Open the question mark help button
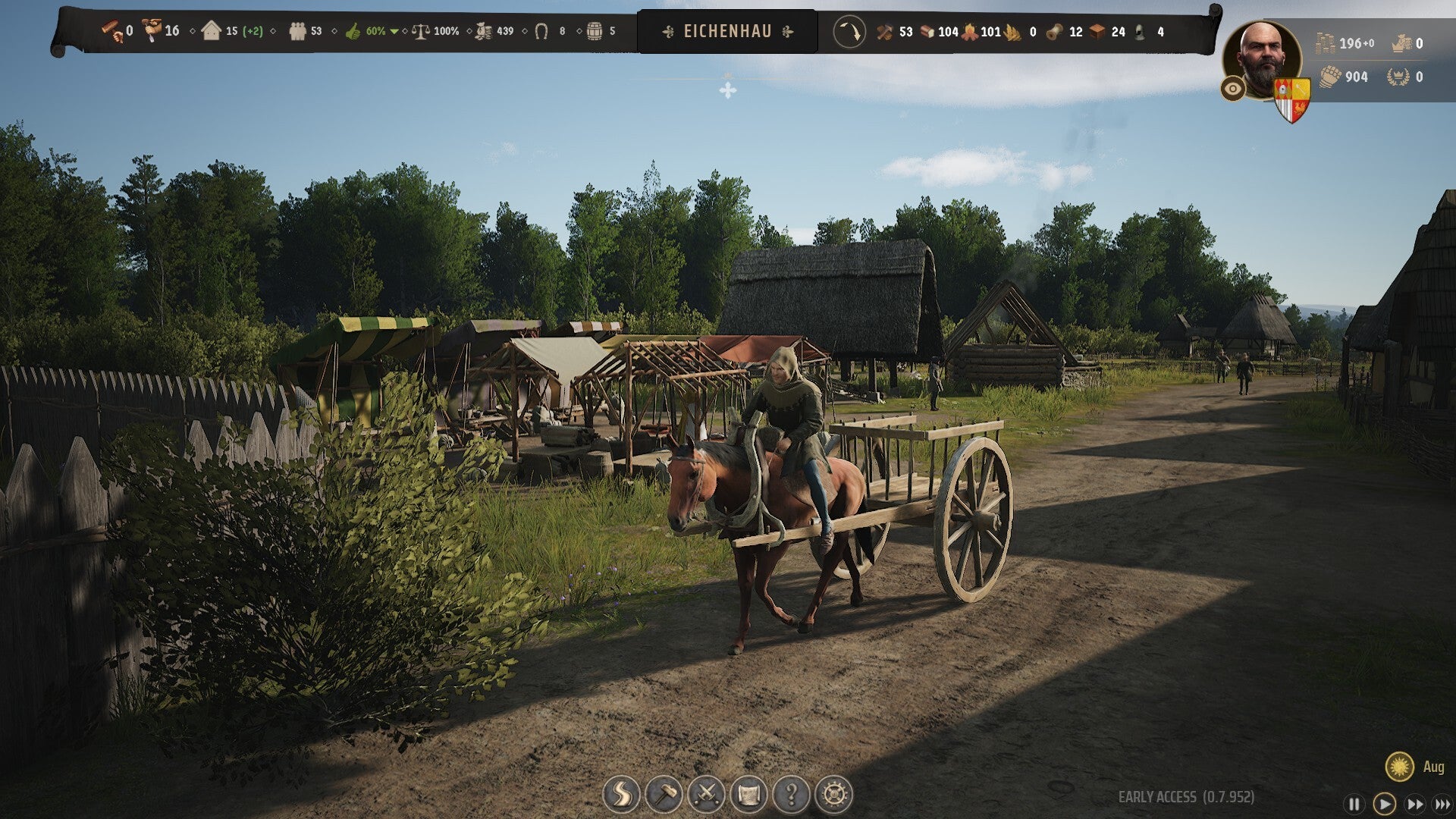 tap(791, 795)
